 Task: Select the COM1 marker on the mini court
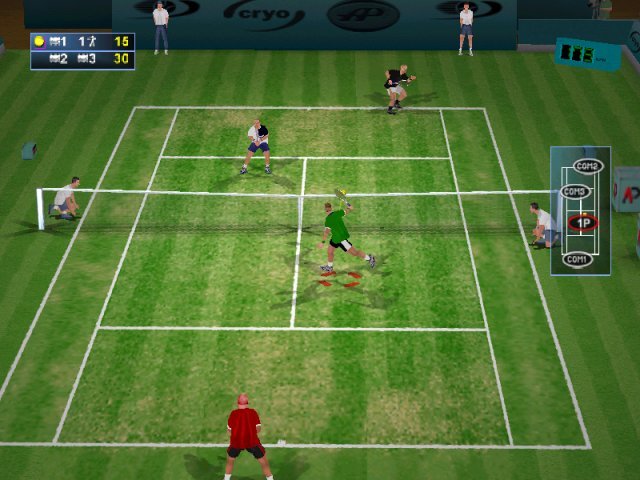coord(575,260)
